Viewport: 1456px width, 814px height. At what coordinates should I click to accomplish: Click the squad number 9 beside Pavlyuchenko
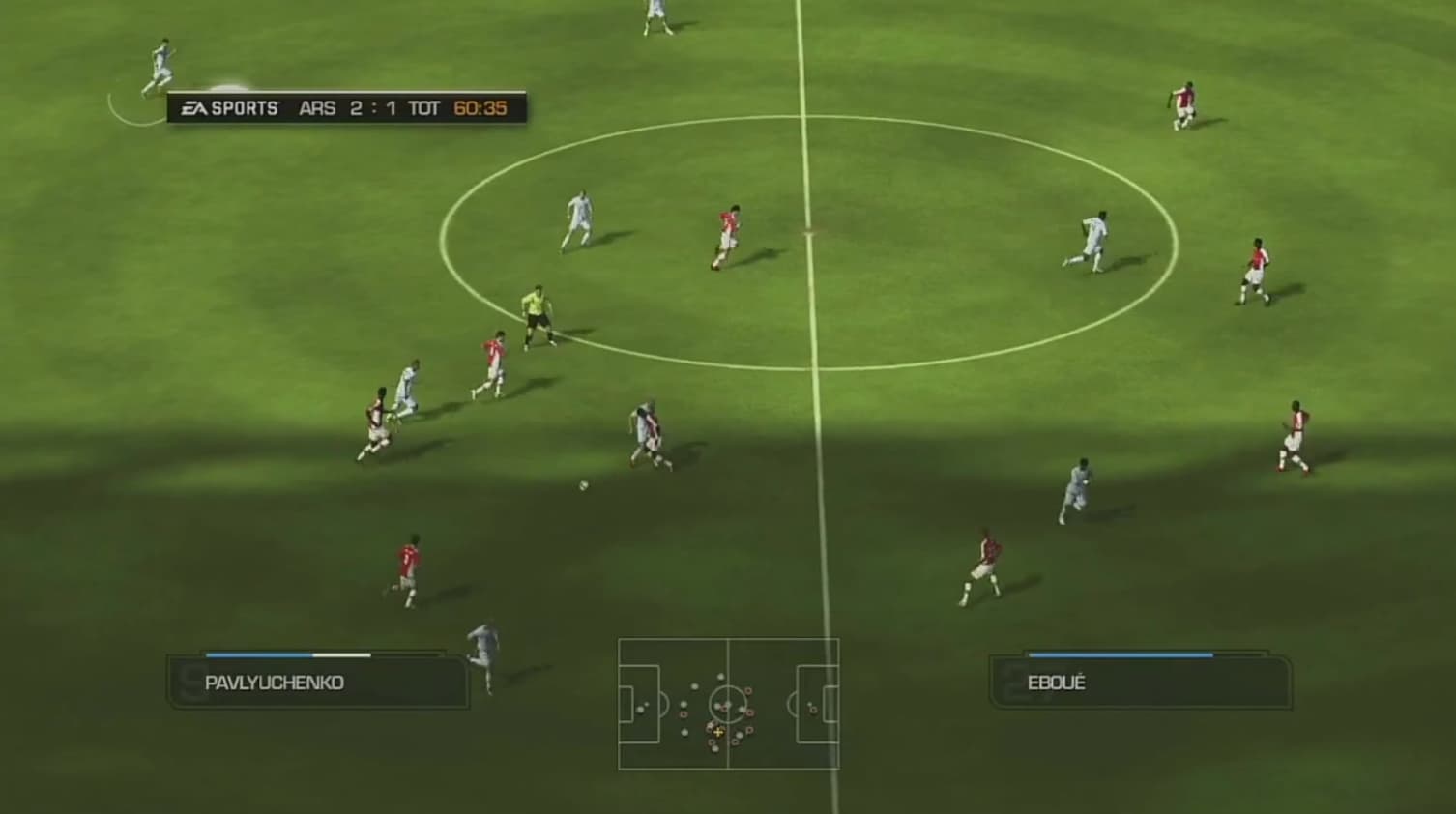187,683
